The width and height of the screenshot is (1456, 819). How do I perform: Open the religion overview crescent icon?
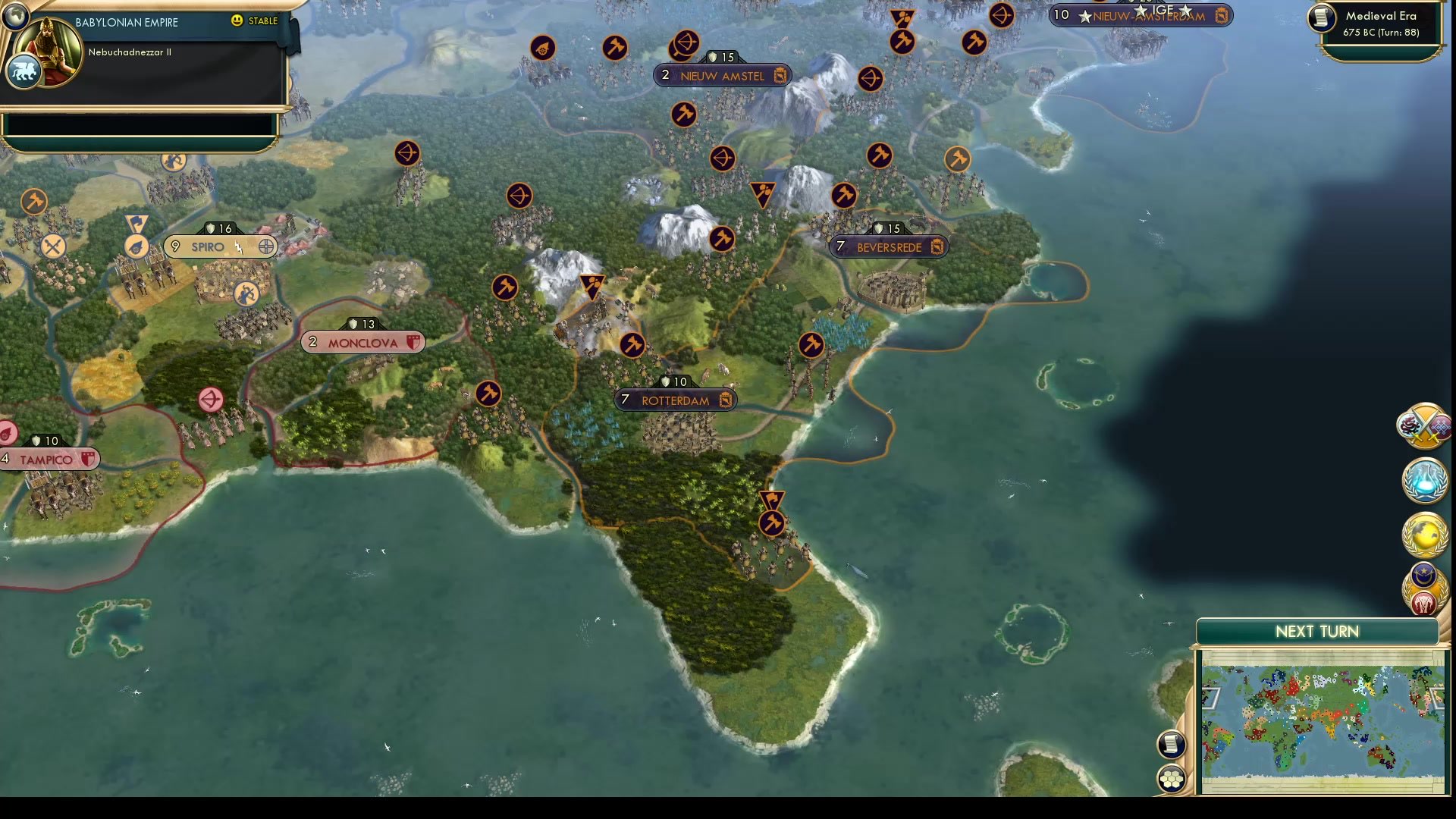[1423, 575]
